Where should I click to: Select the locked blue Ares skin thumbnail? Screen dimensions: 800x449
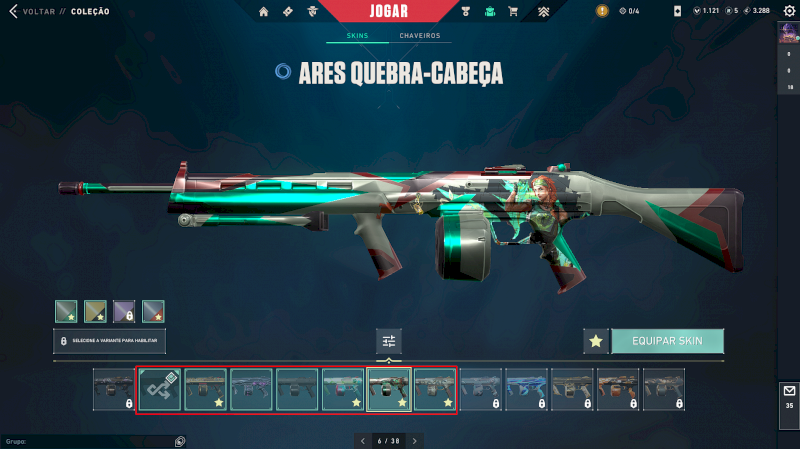tap(526, 389)
